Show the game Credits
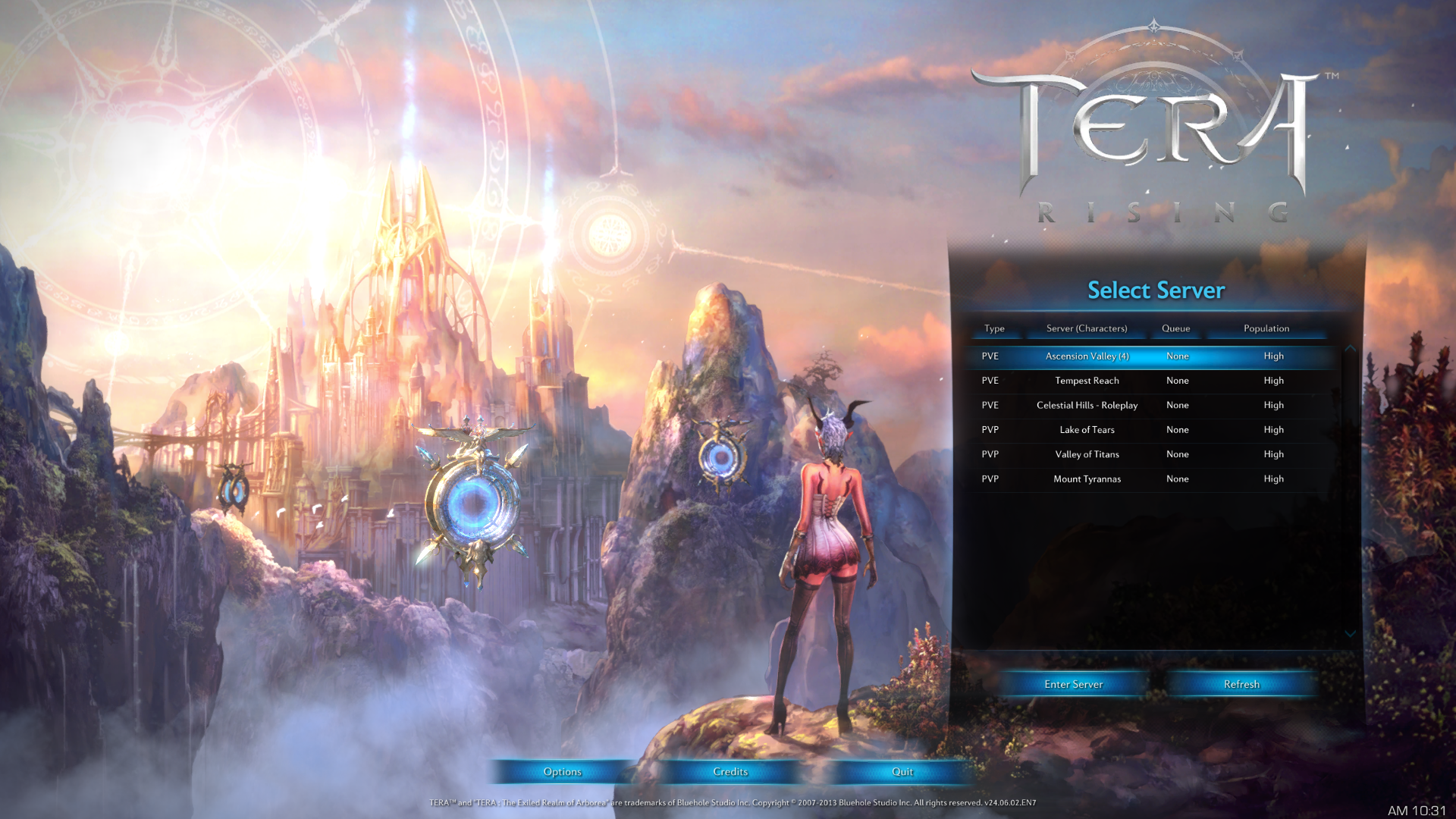 (x=730, y=772)
